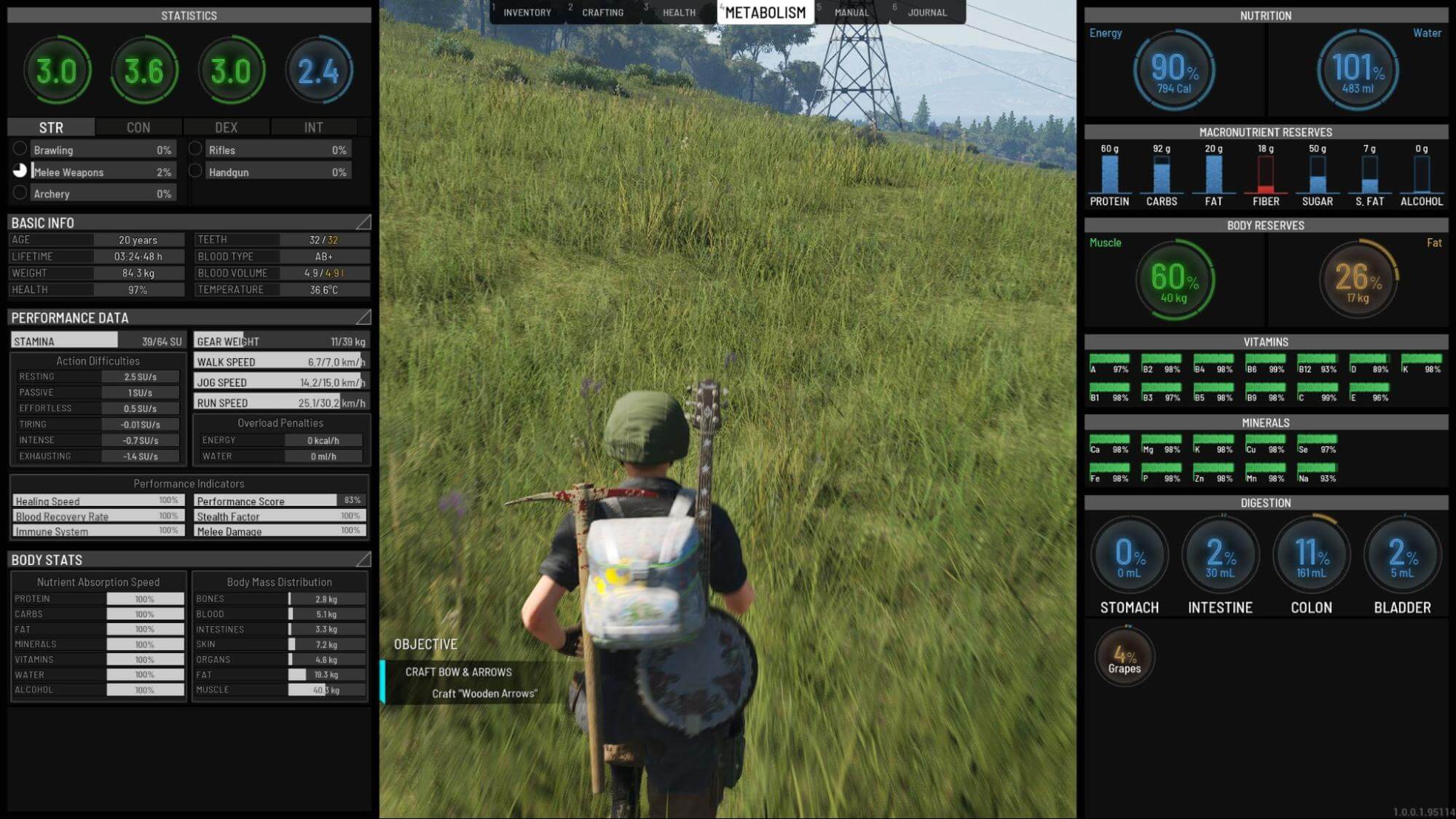Choose the INT attribute tab
This screenshot has width=1456, height=819.
pos(313,127)
